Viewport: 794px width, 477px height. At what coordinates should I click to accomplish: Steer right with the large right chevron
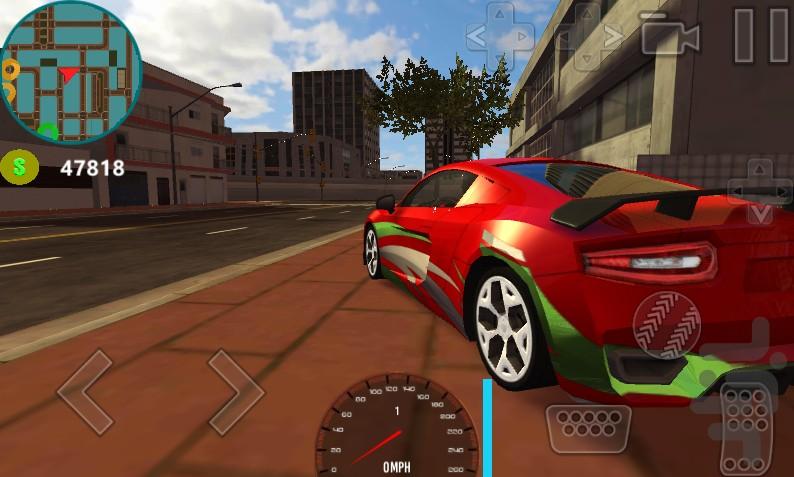pos(235,391)
